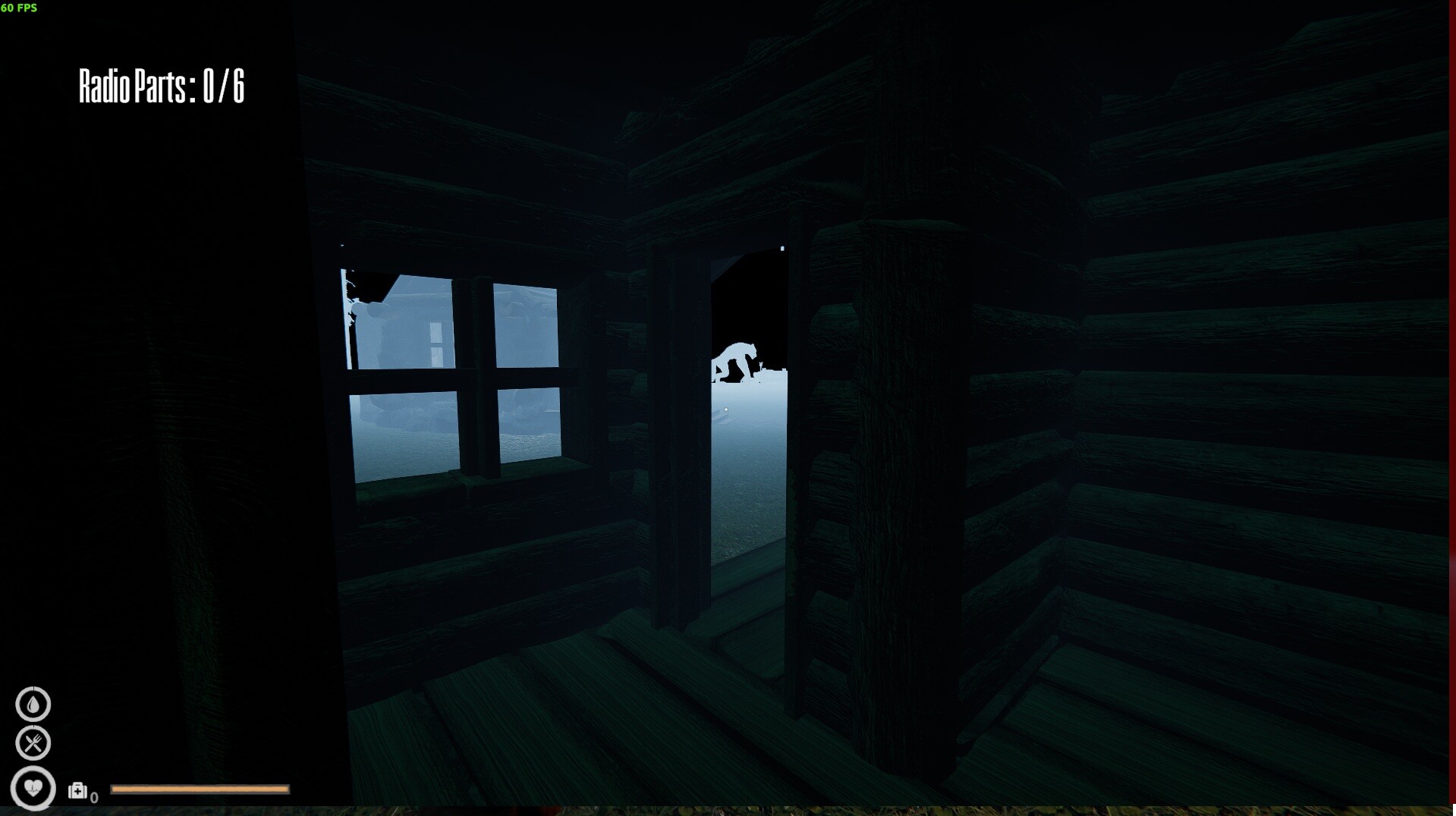Click the orange stamina bar

tap(200, 790)
